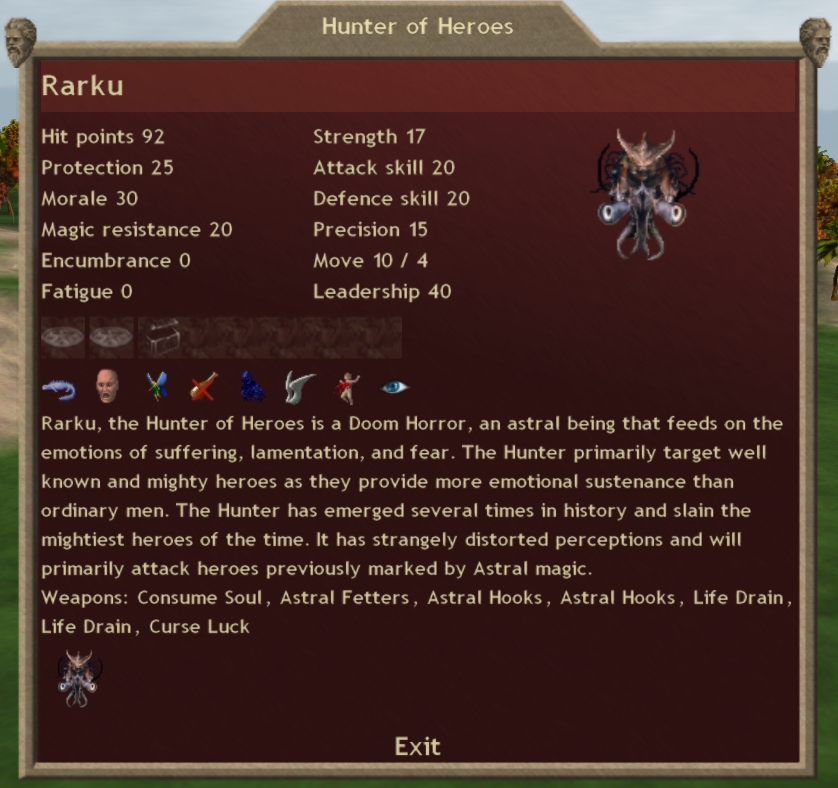Select the blue eye ability icon
This screenshot has height=788, width=838.
(395, 386)
